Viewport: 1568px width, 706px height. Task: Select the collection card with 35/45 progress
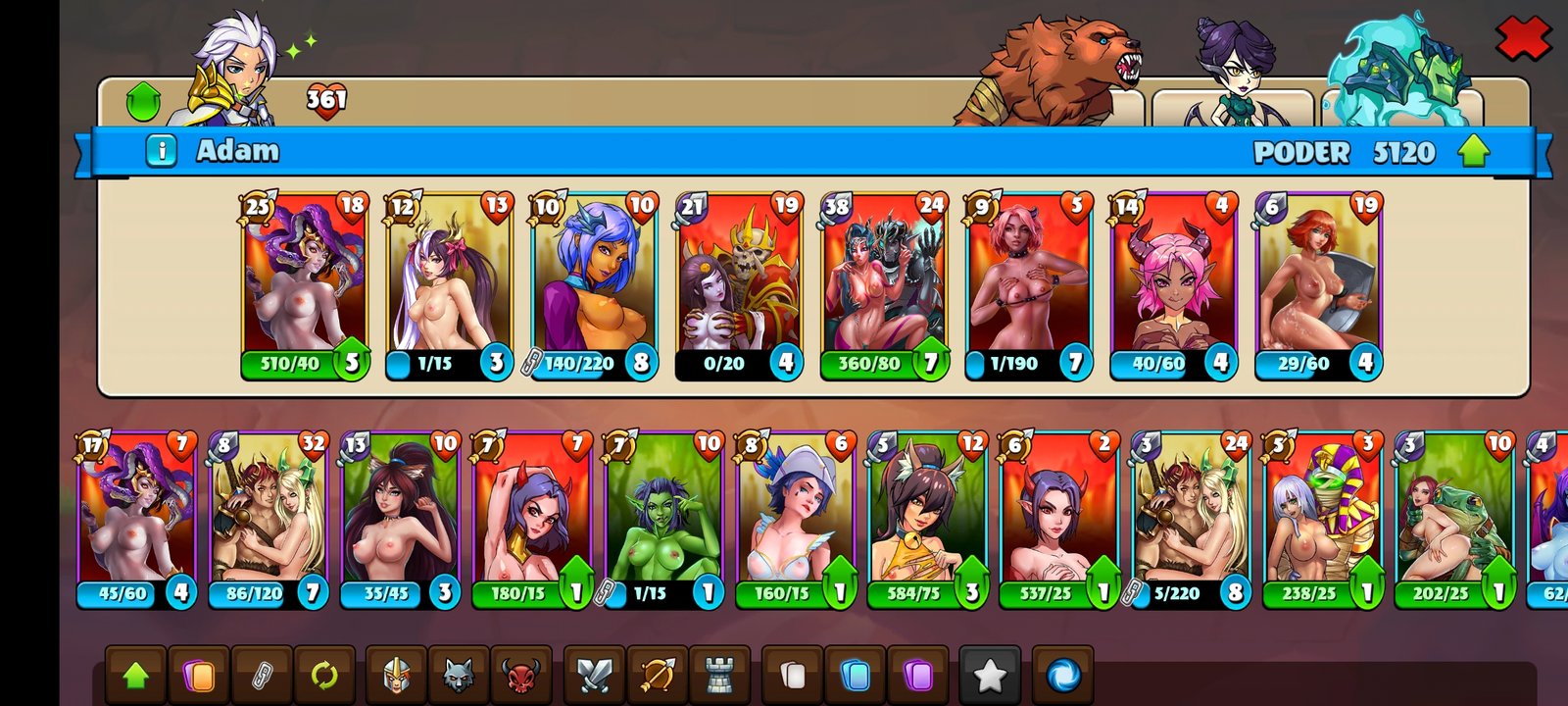pos(400,520)
